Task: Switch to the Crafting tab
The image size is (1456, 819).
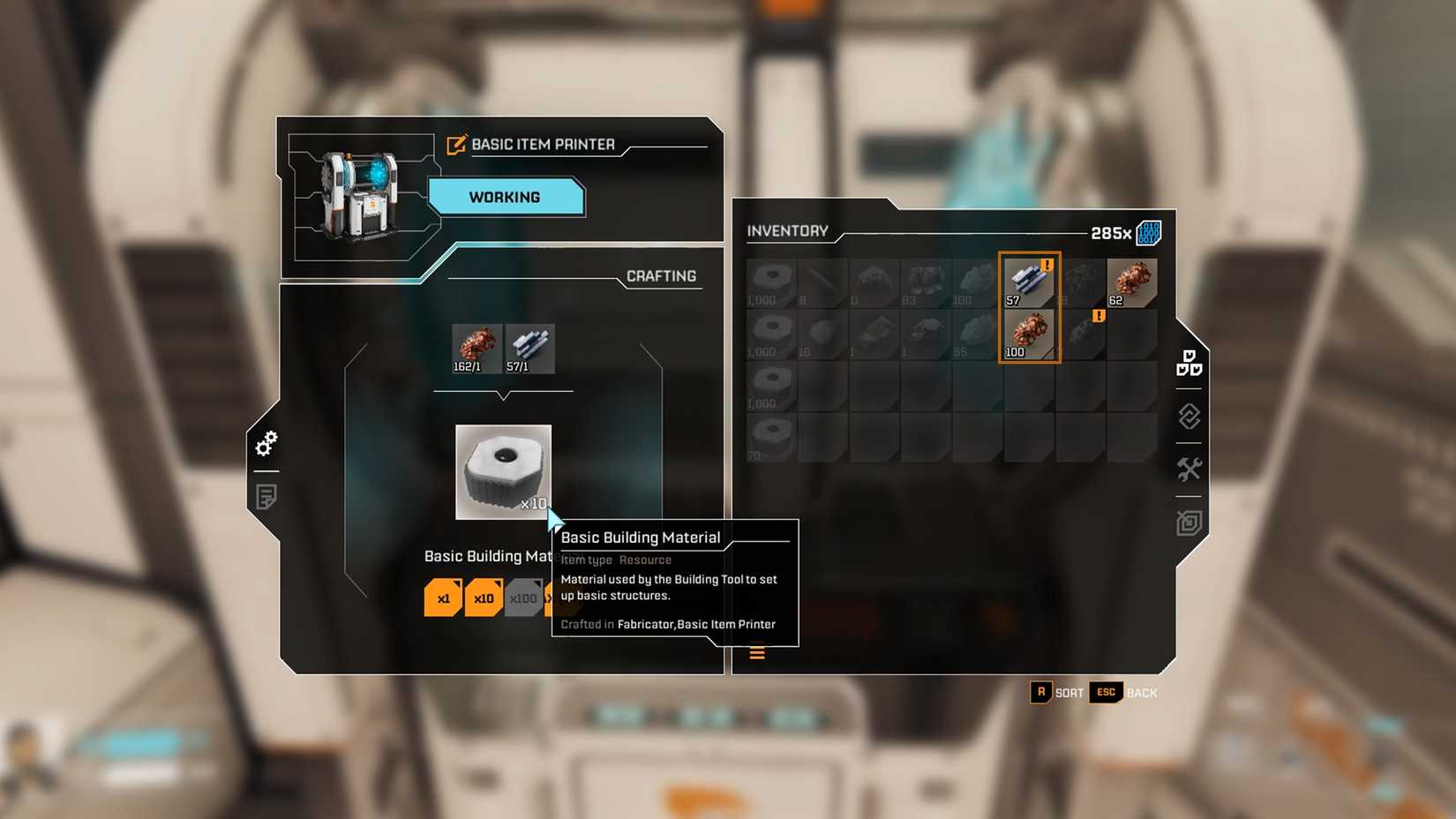Action: [660, 275]
